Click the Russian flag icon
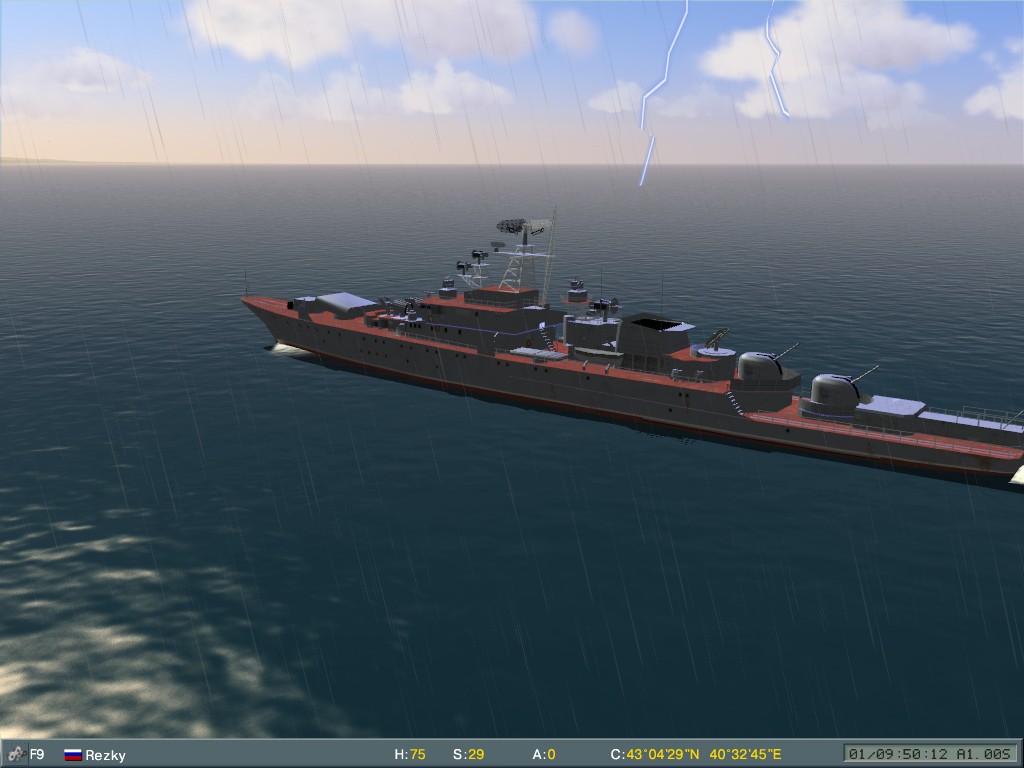 click(72, 755)
